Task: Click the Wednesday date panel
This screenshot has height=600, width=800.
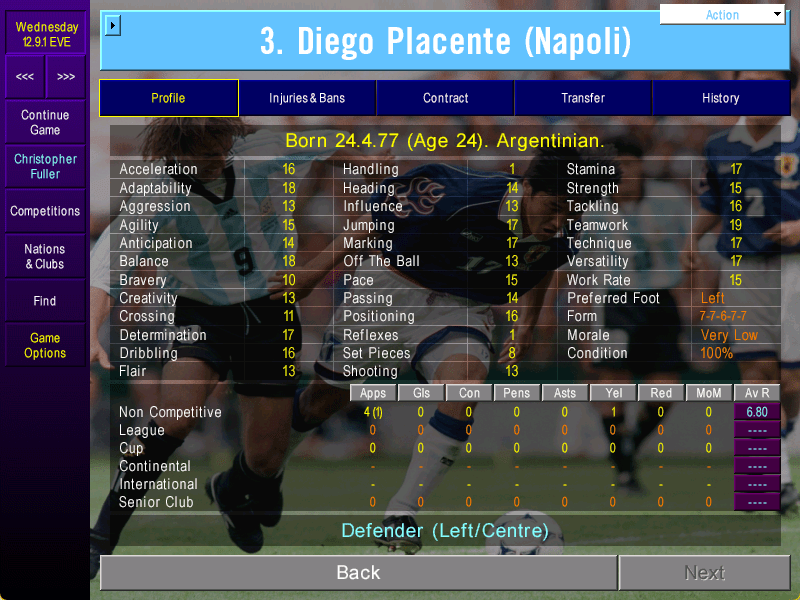Action: [x=45, y=34]
